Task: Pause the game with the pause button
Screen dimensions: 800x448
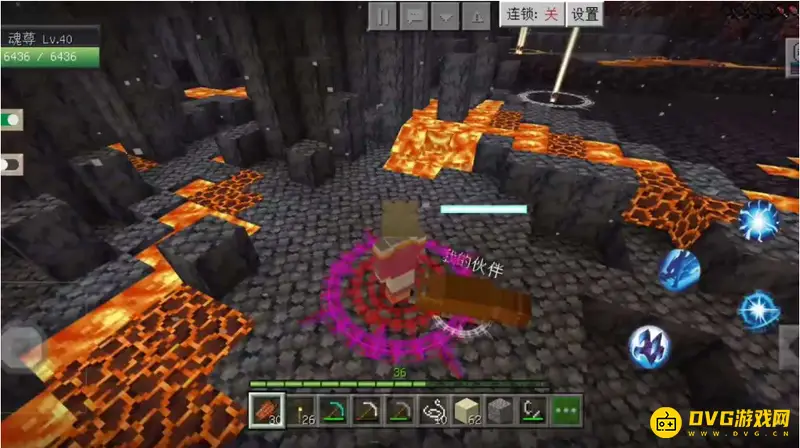Action: coord(383,15)
